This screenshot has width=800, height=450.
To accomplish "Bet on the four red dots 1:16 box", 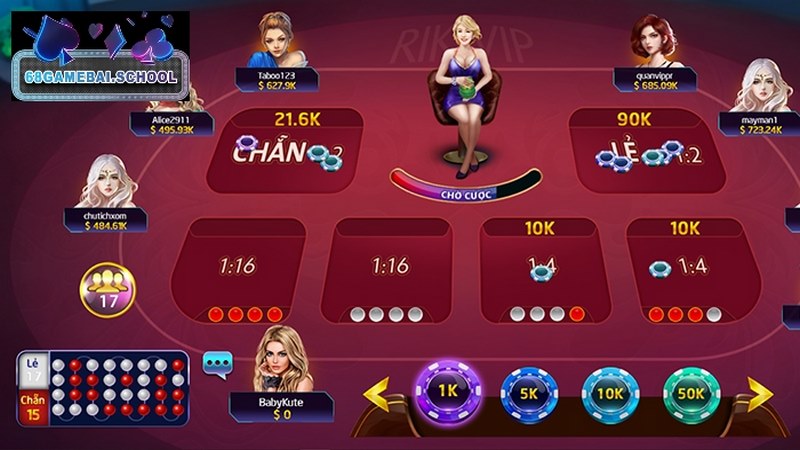I will pyautogui.click(x=238, y=270).
